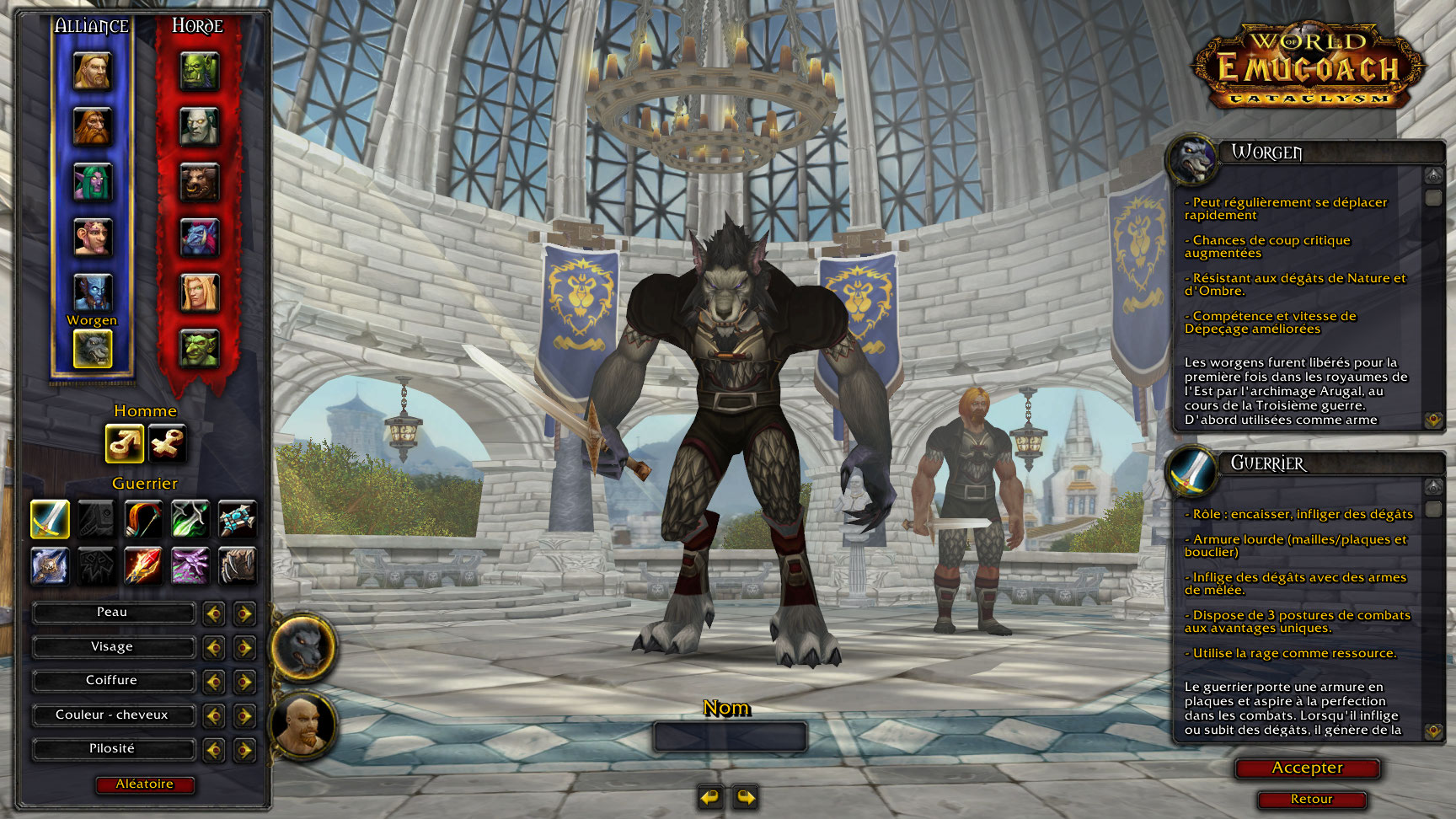
Task: Pick the Blood Elf race portrait
Action: (199, 293)
